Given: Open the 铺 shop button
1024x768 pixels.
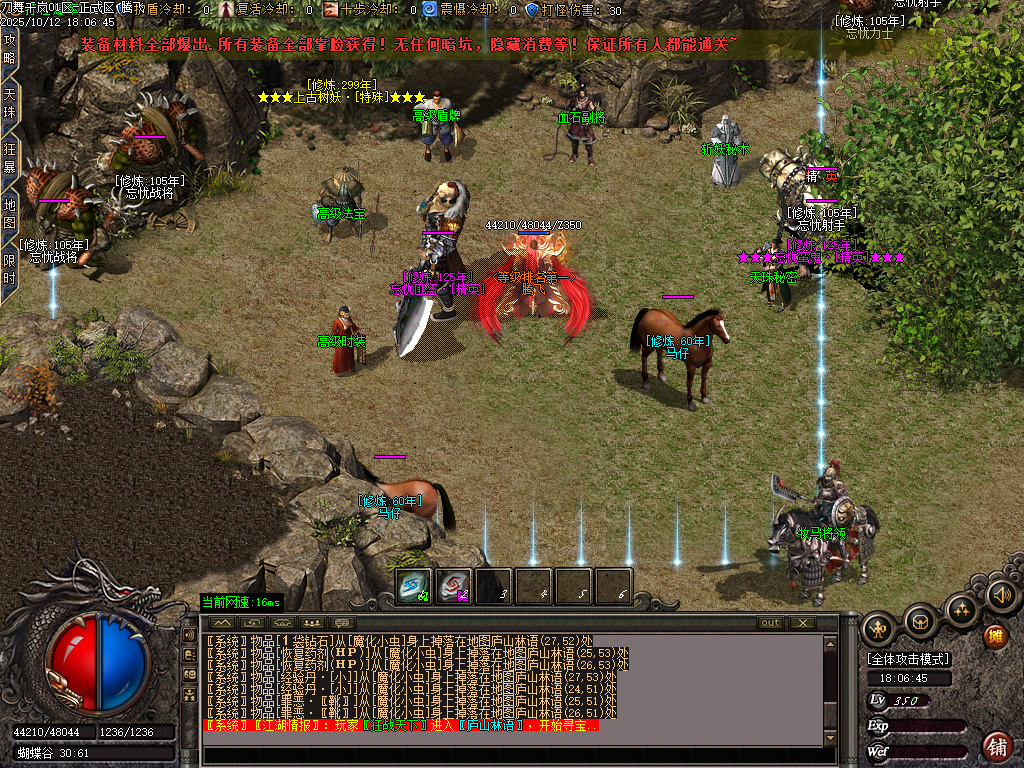Looking at the screenshot, I should pyautogui.click(x=997, y=745).
